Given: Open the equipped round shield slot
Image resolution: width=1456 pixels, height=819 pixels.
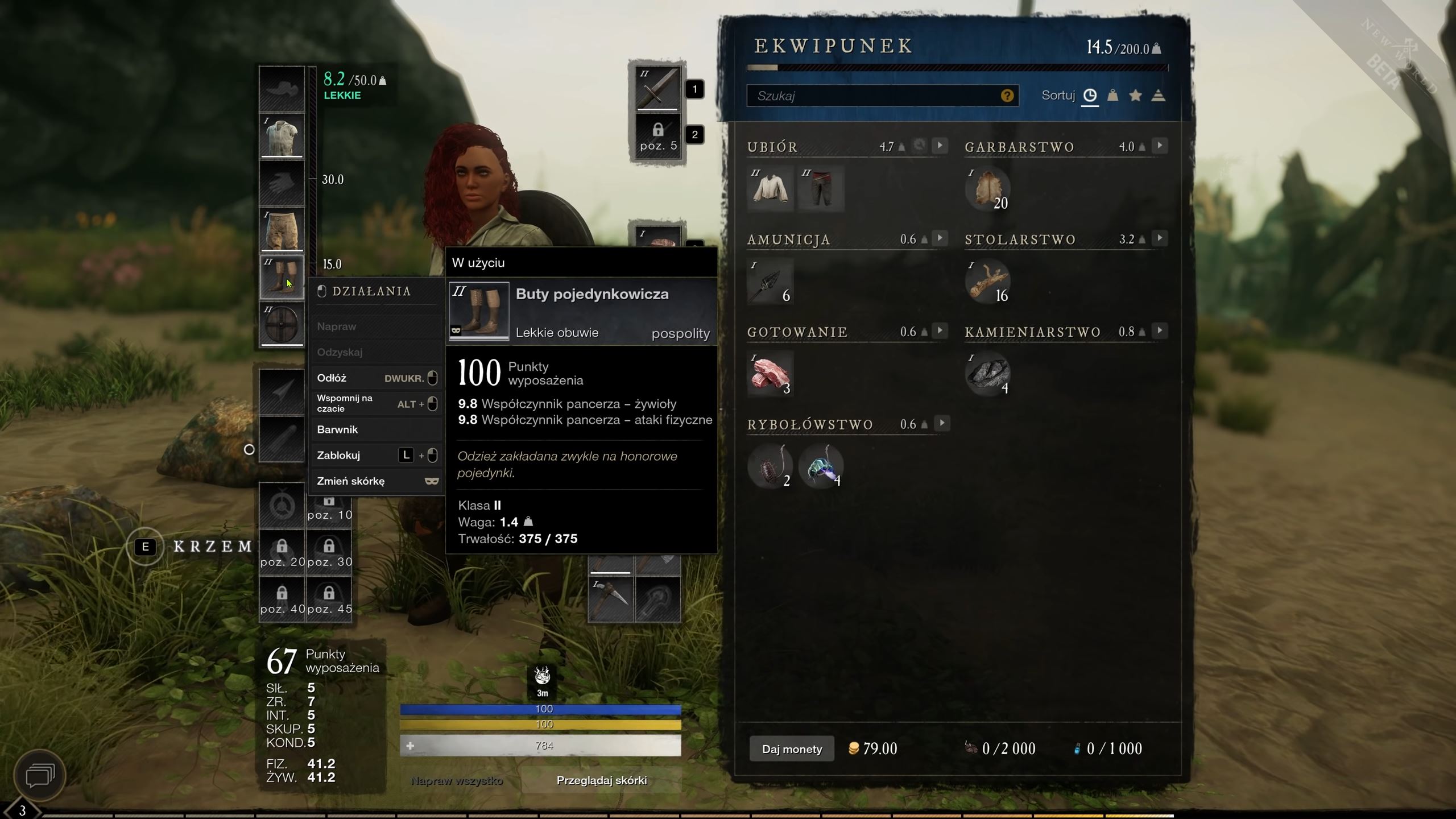Looking at the screenshot, I should coord(282,324).
